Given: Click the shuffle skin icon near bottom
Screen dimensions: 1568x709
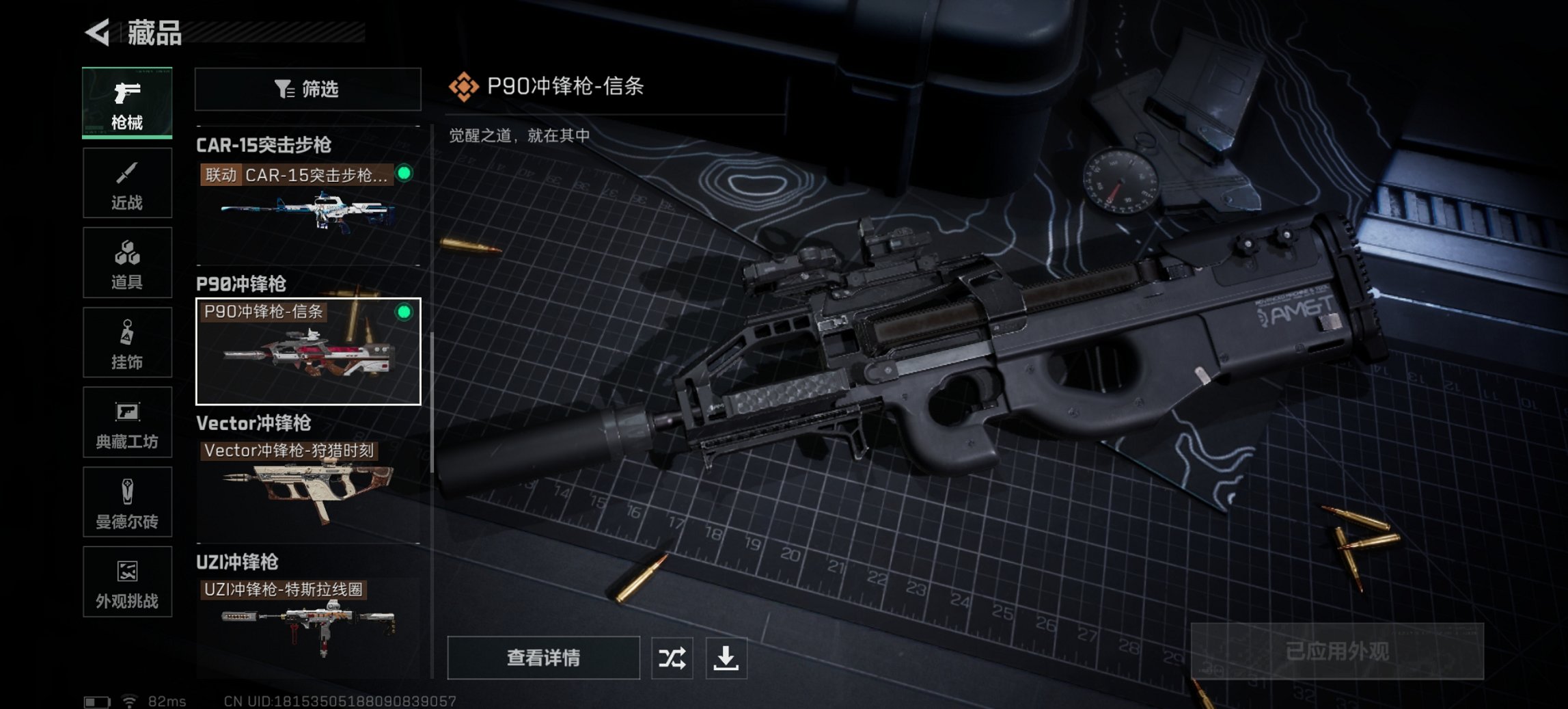Looking at the screenshot, I should pos(672,658).
